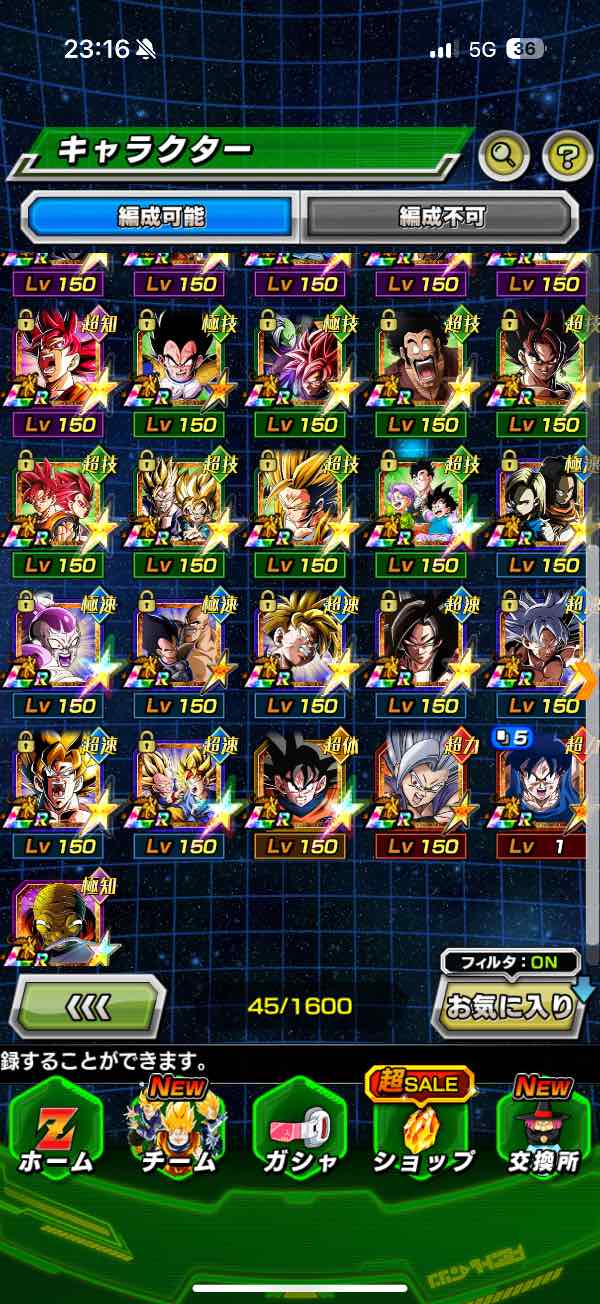Tap the green back arrows button
Viewport: 600px width, 1304px height.
(x=87, y=1006)
